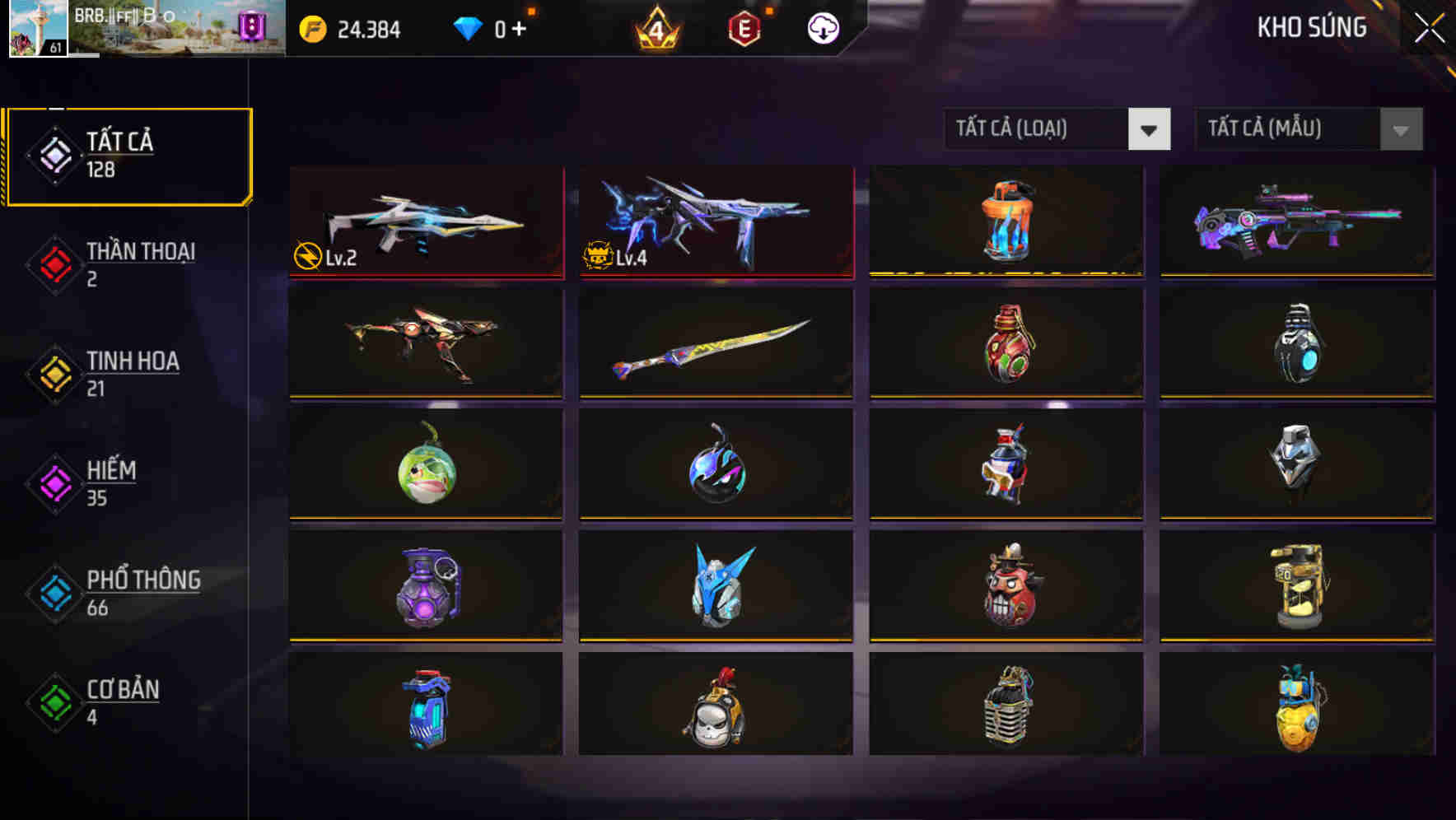Toggle selection of the Lv.4 blue rifle skin
Screen dimensions: 1456x820
pos(715,224)
